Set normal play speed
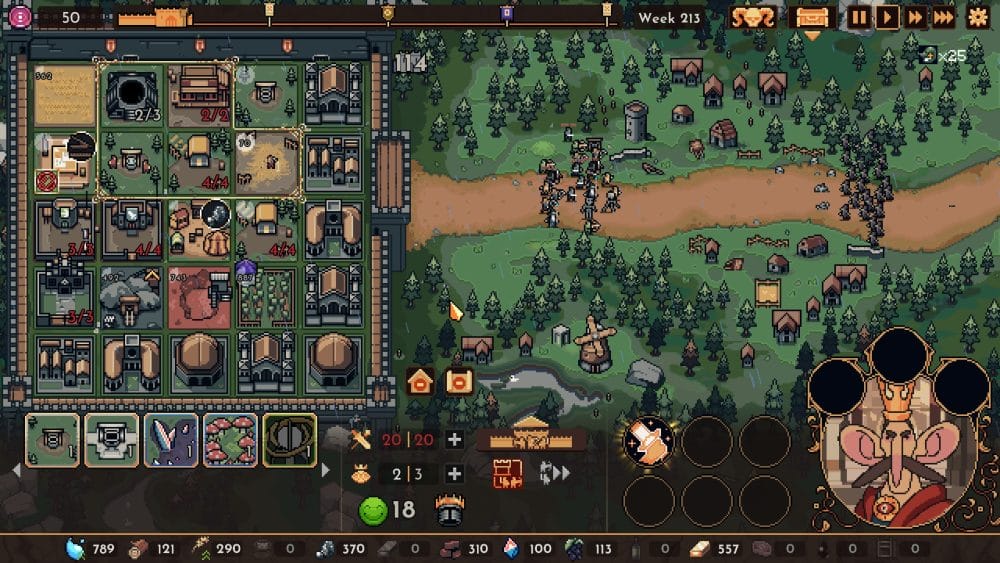1000x563 pixels. coord(886,17)
